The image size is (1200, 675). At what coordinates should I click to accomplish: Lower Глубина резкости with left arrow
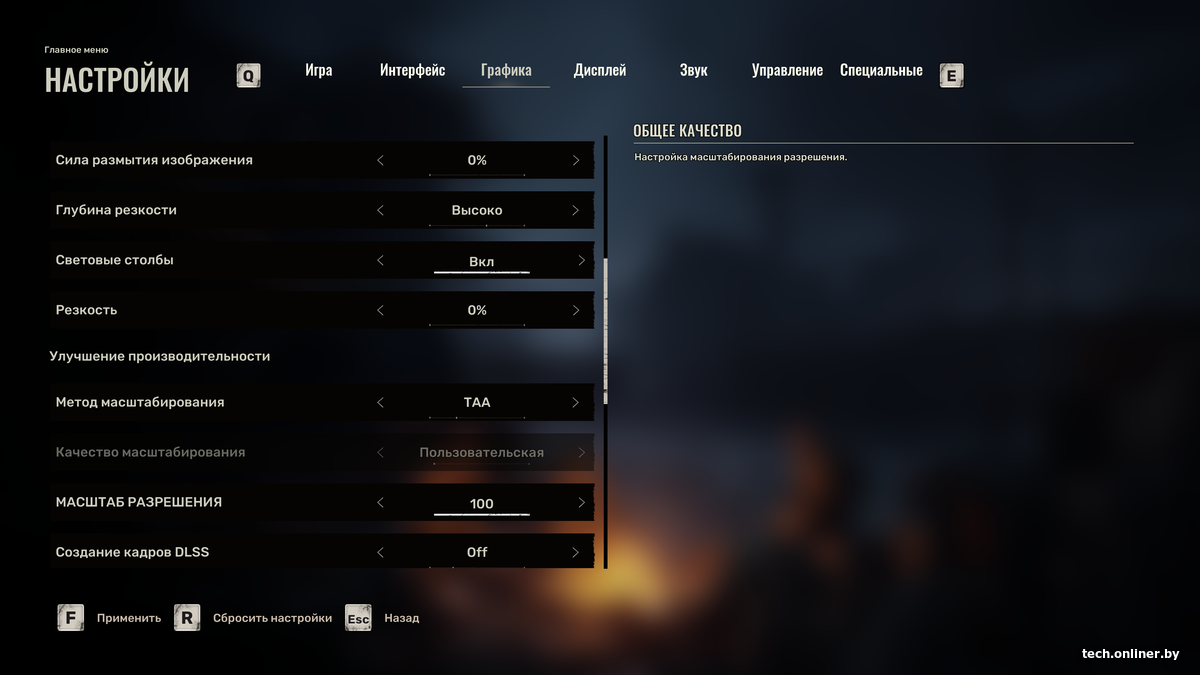(x=380, y=210)
